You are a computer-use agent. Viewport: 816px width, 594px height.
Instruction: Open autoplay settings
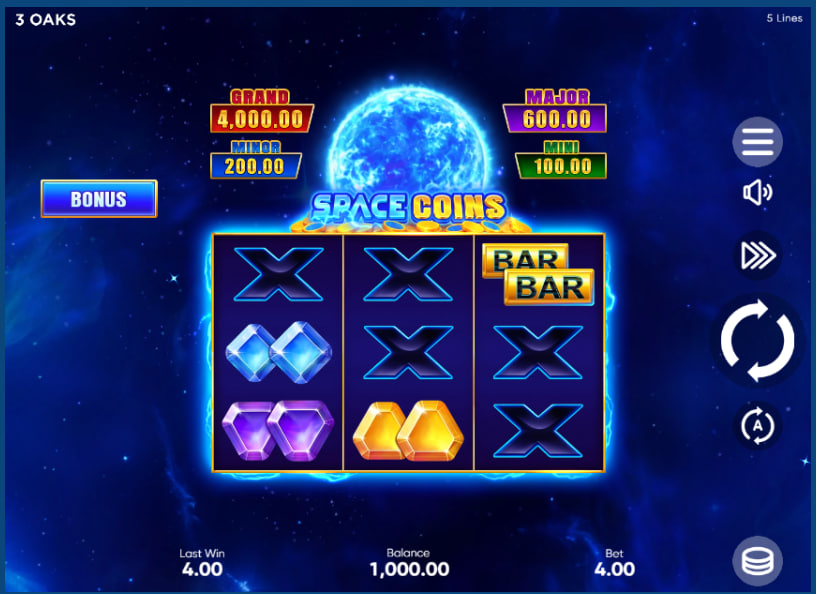[757, 426]
